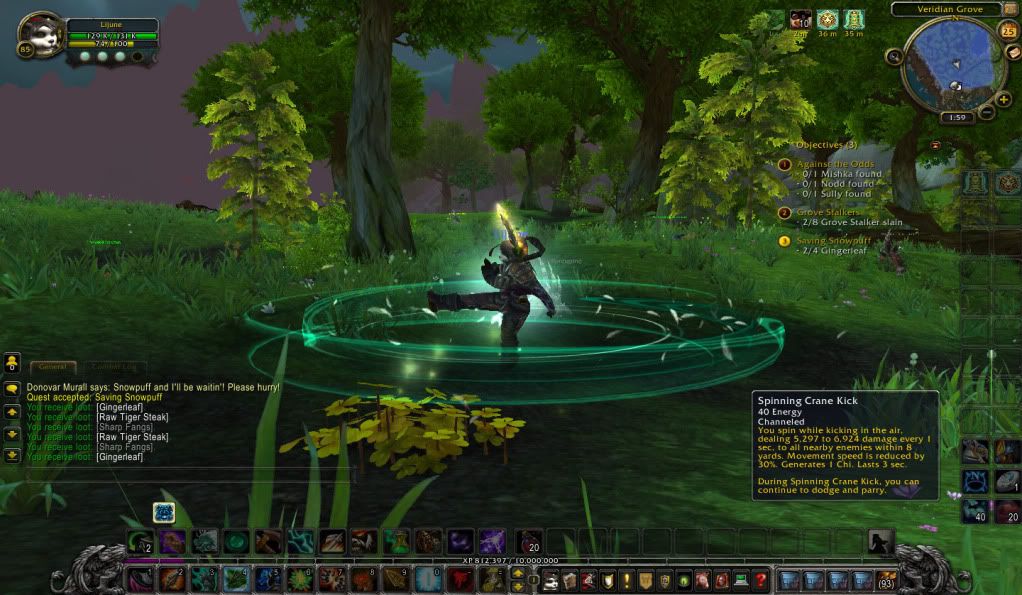
Task: Click the buff icon with 36 m remaining
Action: (x=827, y=20)
